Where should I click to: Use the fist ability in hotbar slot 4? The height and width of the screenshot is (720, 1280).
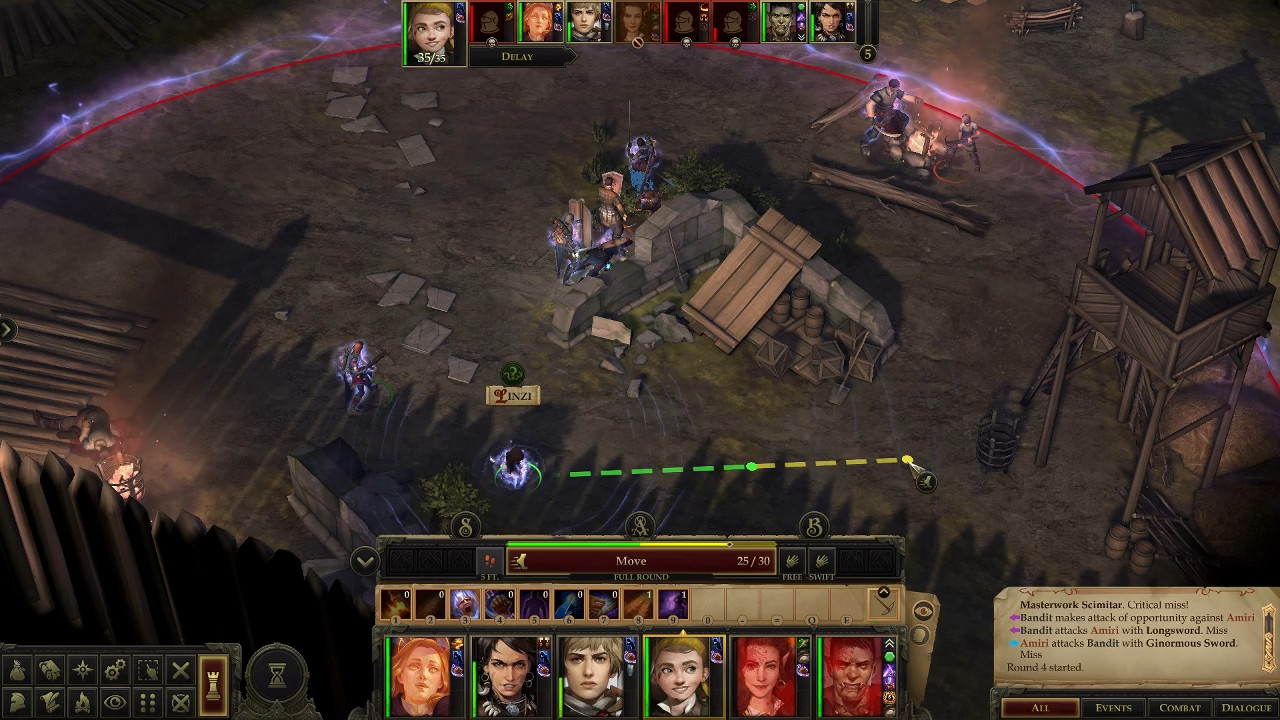click(499, 604)
